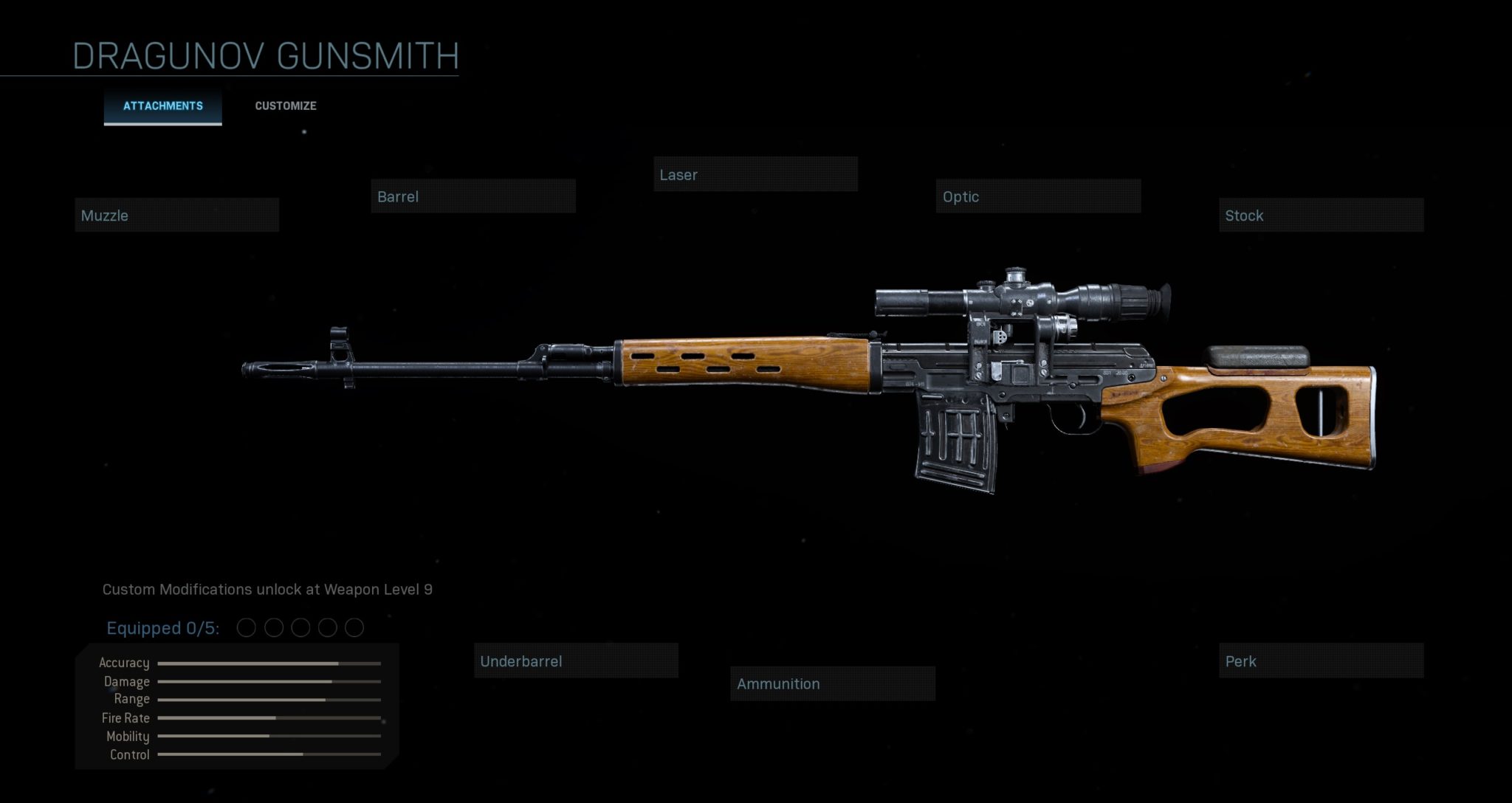The height and width of the screenshot is (803, 1512).
Task: Switch to the Attachments tab
Action: 162,106
